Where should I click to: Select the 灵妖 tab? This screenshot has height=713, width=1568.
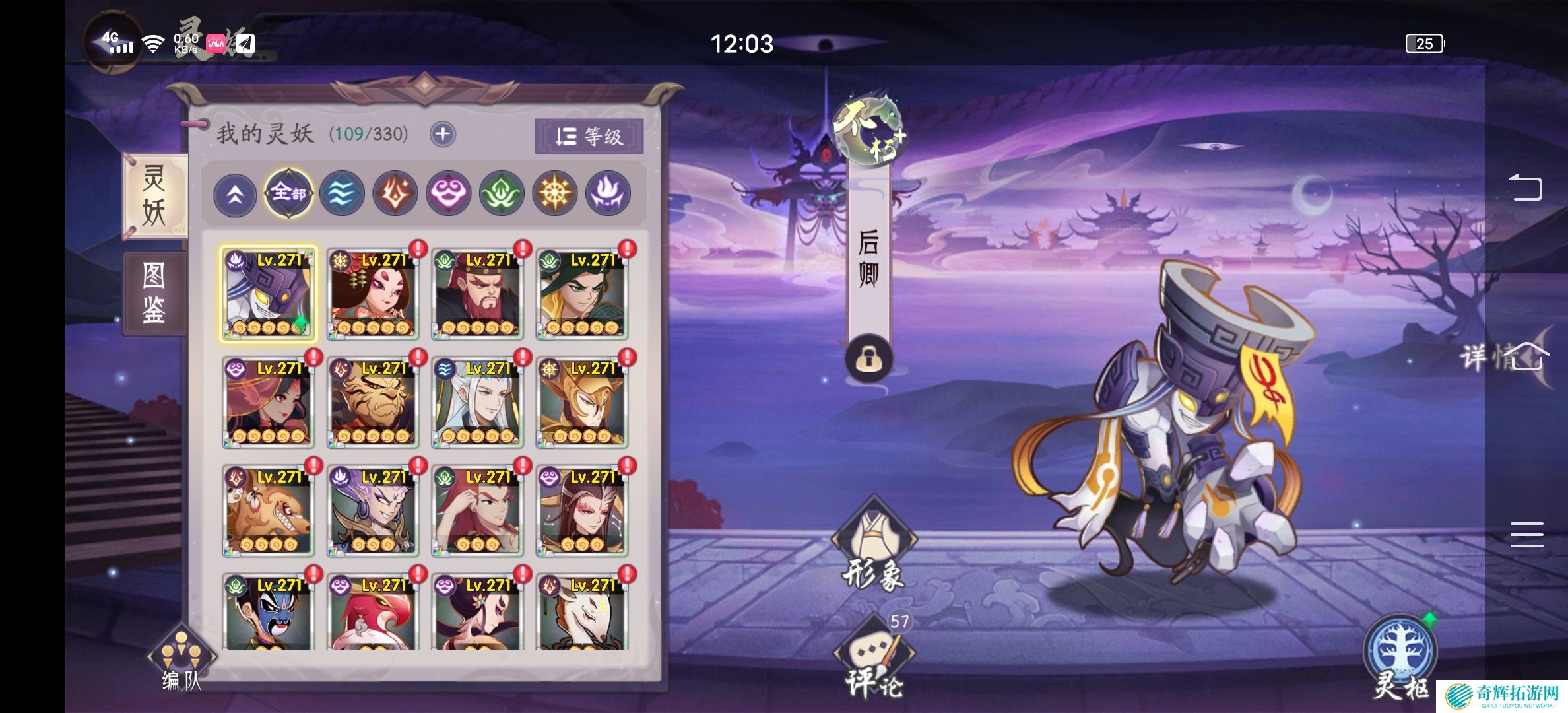154,195
